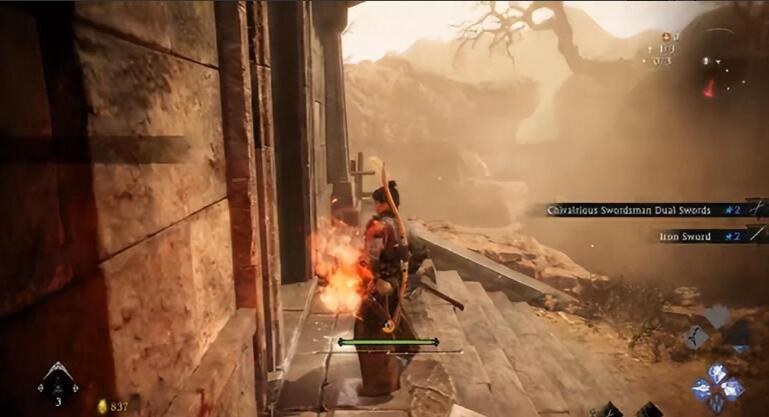This screenshot has height=417, width=769.
Task: Activate the right blue skill diamond
Action: 733,388
